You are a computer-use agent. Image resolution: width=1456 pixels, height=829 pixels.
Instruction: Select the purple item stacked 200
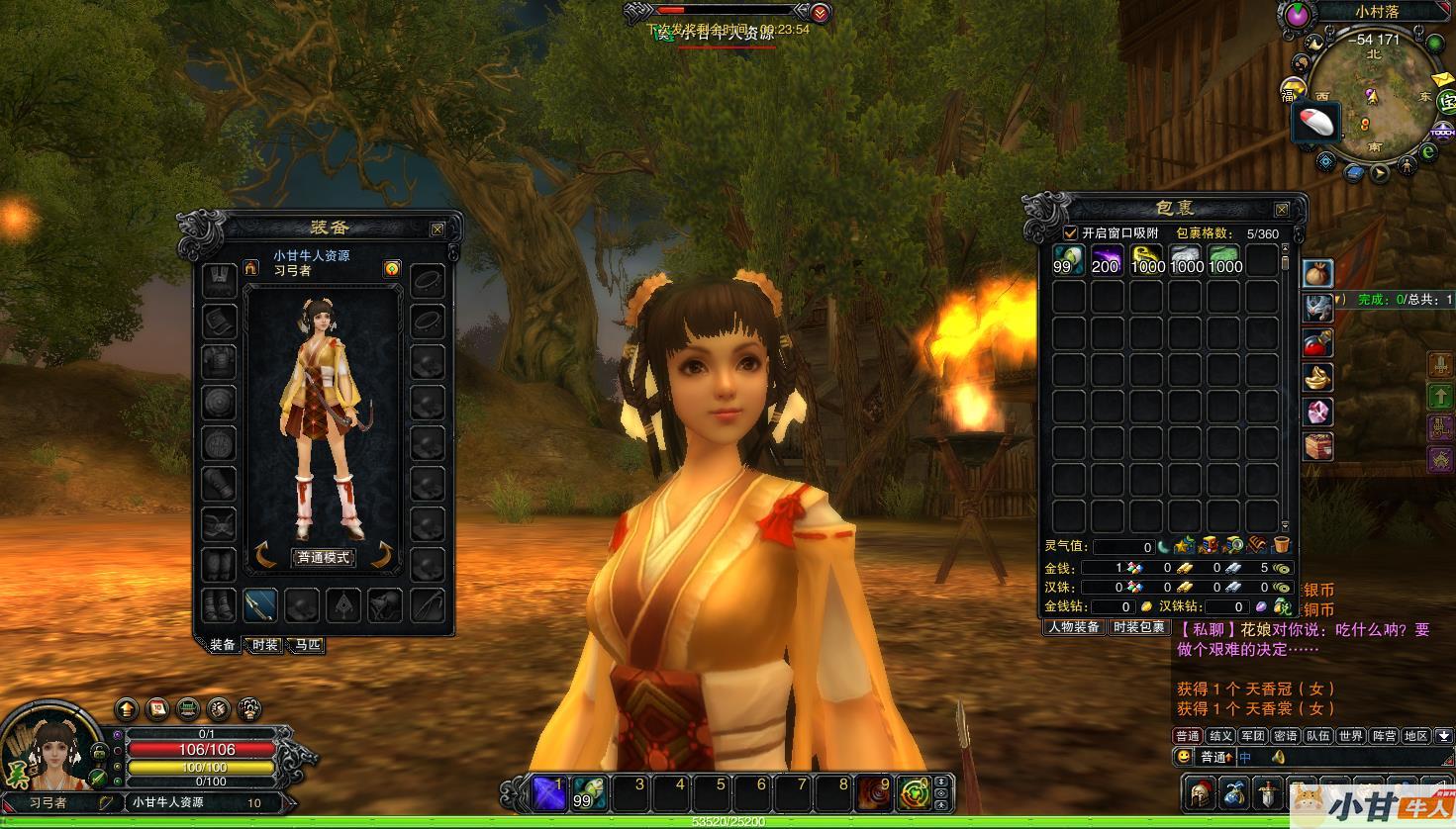click(x=1107, y=261)
